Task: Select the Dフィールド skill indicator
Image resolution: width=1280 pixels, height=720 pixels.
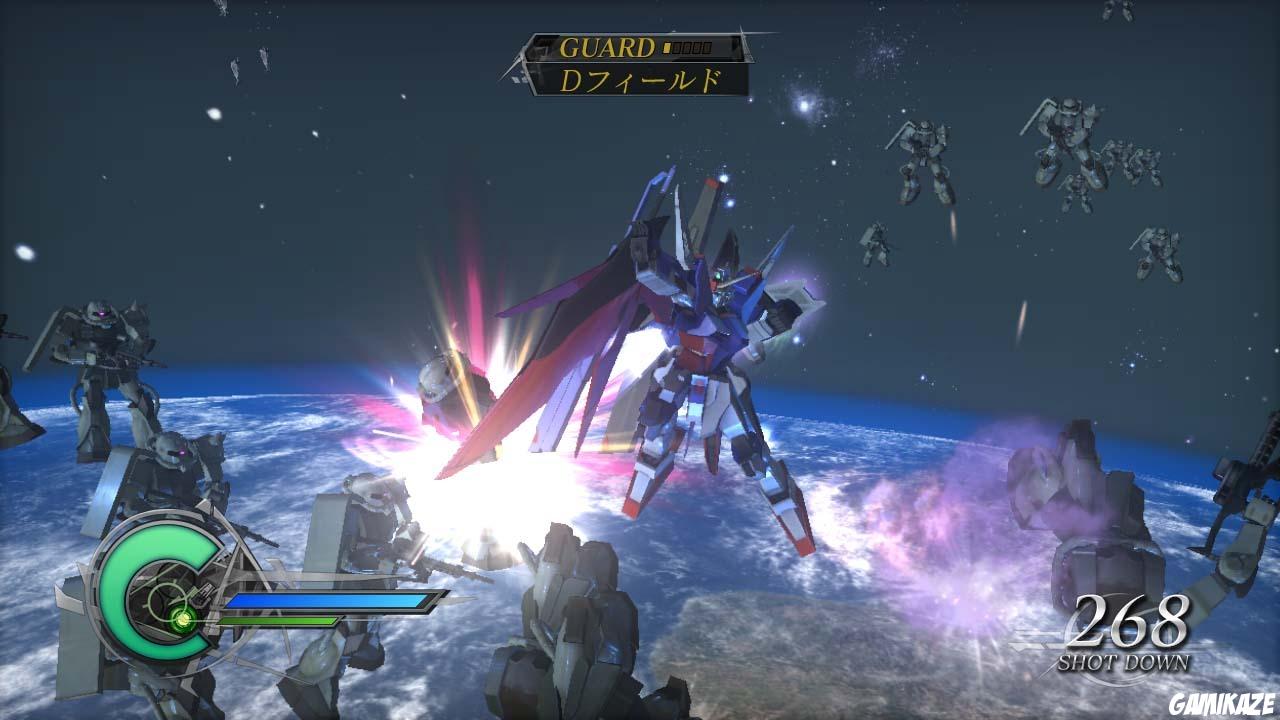Action: coord(640,80)
